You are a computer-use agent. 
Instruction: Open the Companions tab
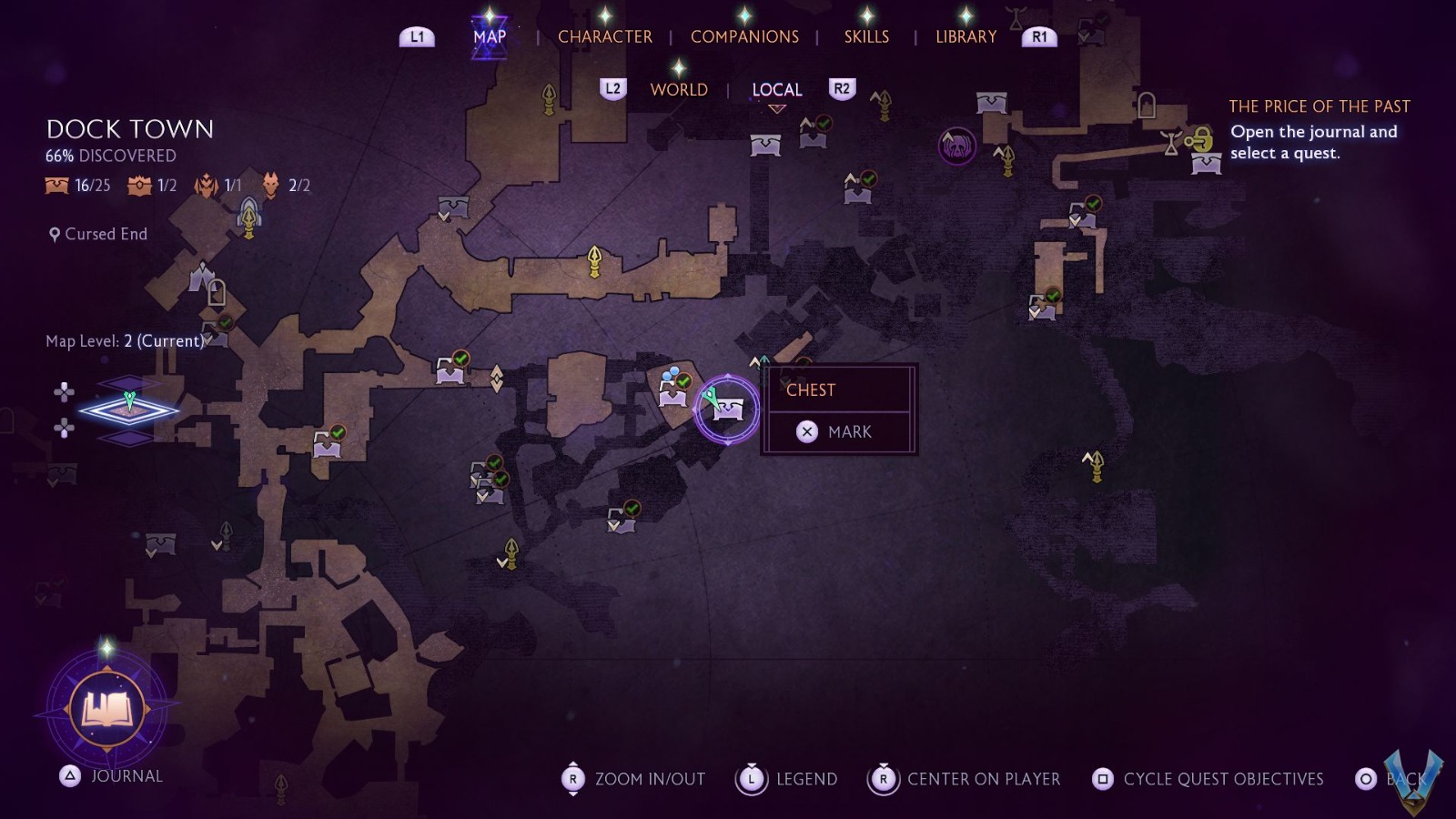point(744,36)
